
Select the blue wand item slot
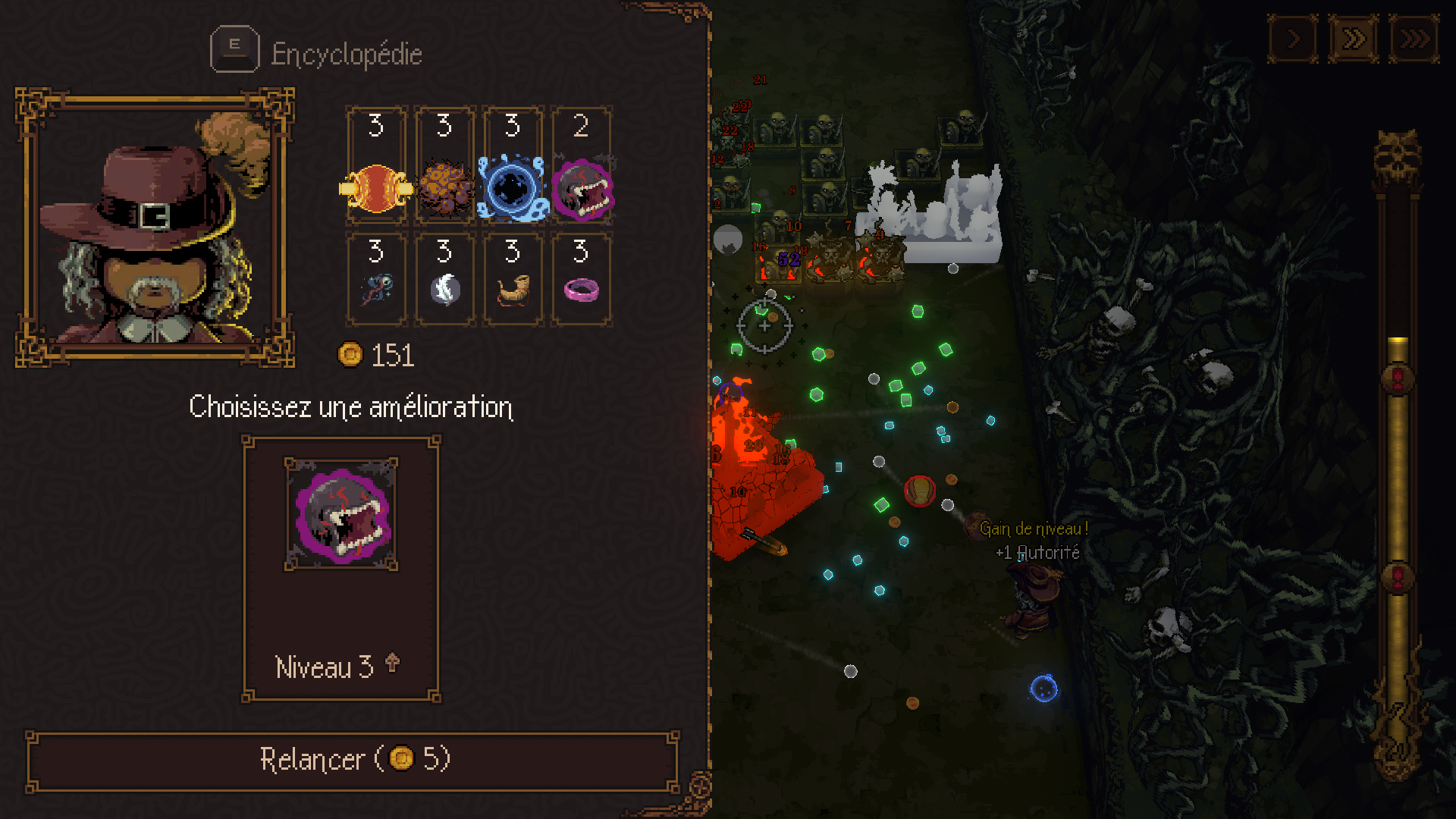pyautogui.click(x=377, y=279)
